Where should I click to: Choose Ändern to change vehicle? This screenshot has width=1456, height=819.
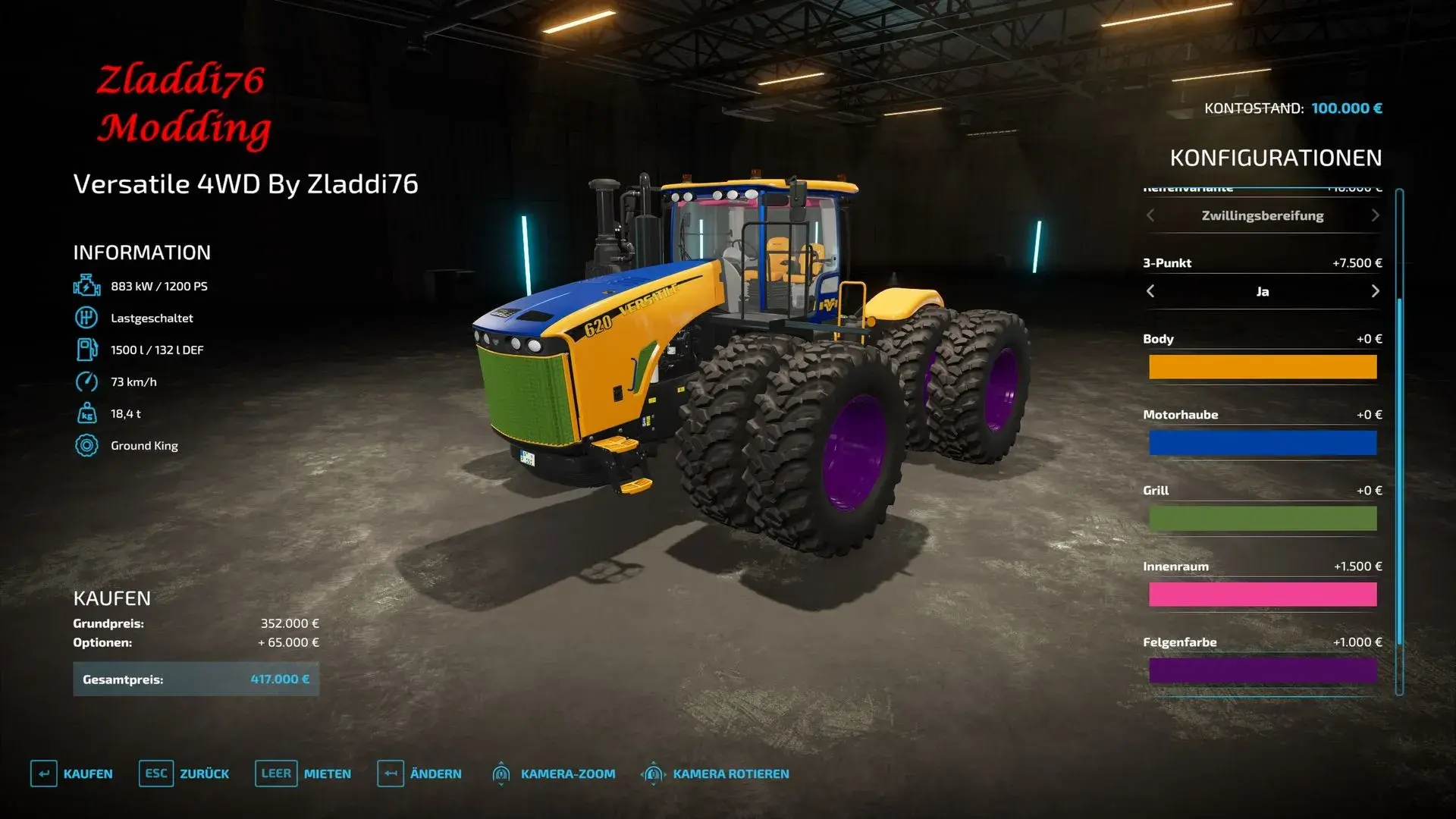click(437, 773)
